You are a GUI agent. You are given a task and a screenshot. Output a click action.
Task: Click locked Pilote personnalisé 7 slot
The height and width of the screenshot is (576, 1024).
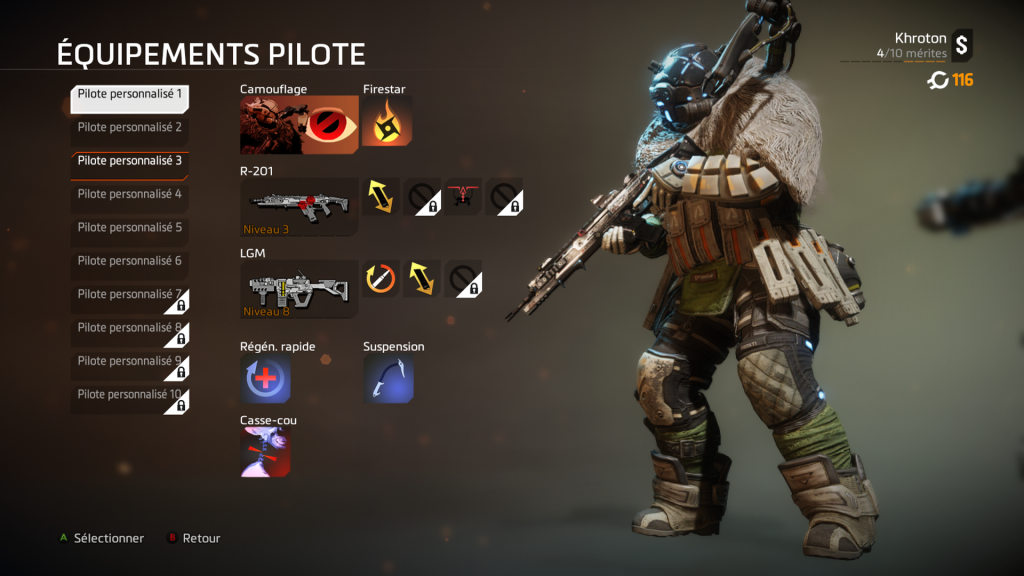click(x=130, y=295)
